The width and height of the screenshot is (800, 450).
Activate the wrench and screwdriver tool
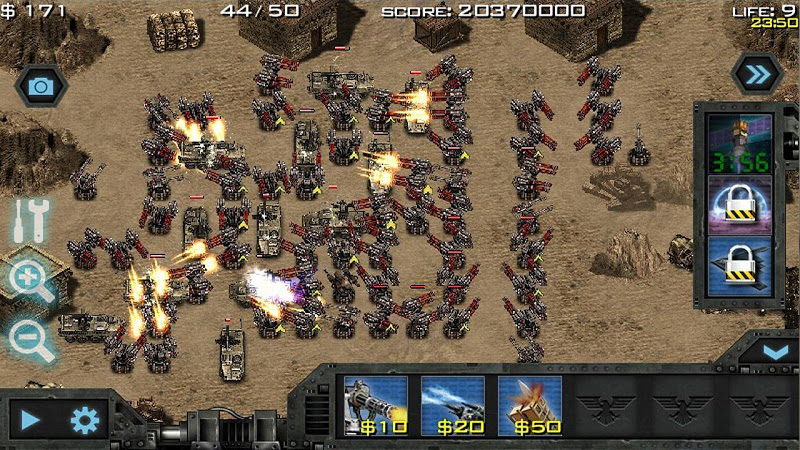(31, 220)
